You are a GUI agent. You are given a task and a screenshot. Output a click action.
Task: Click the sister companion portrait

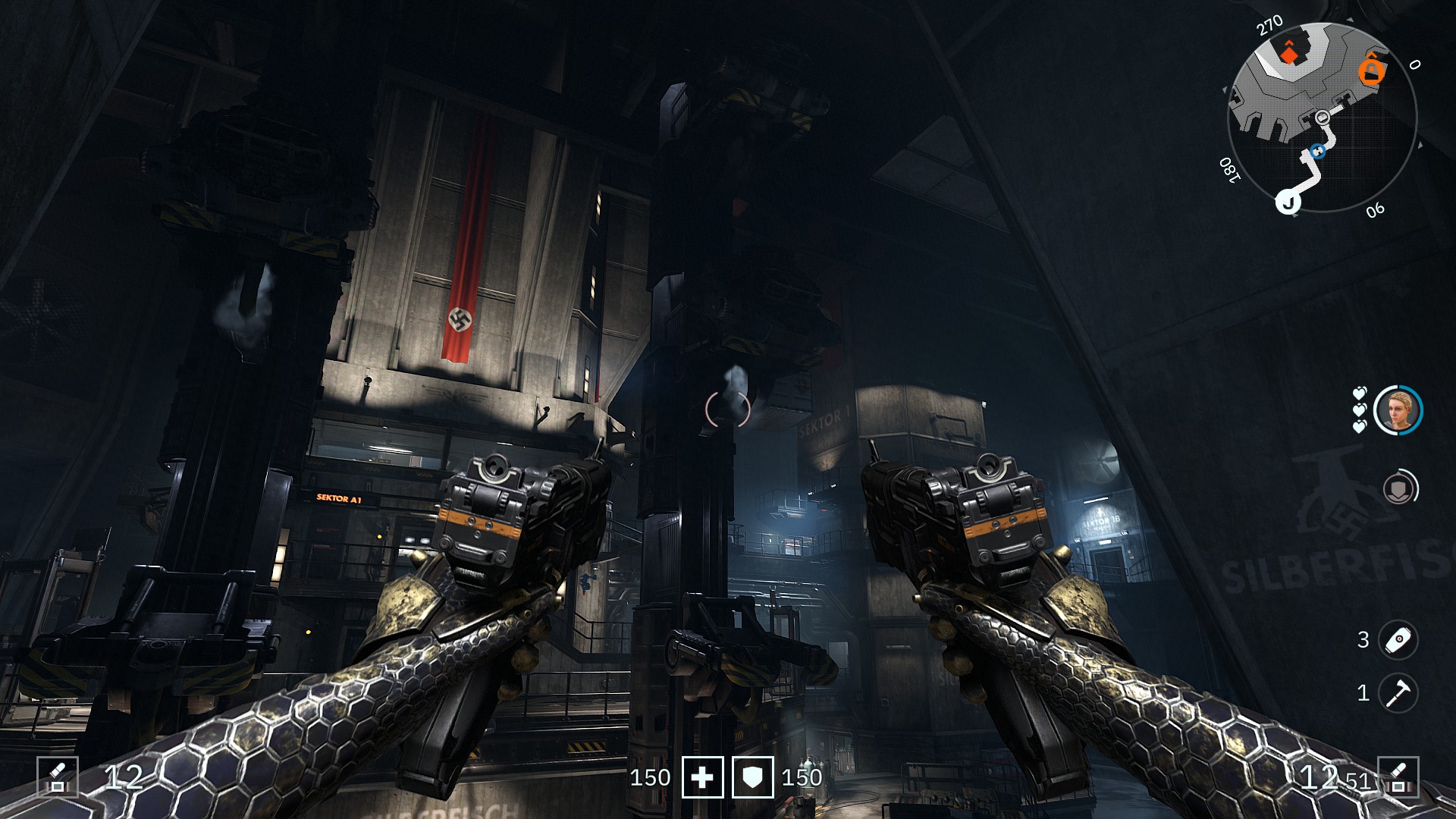point(1398,410)
